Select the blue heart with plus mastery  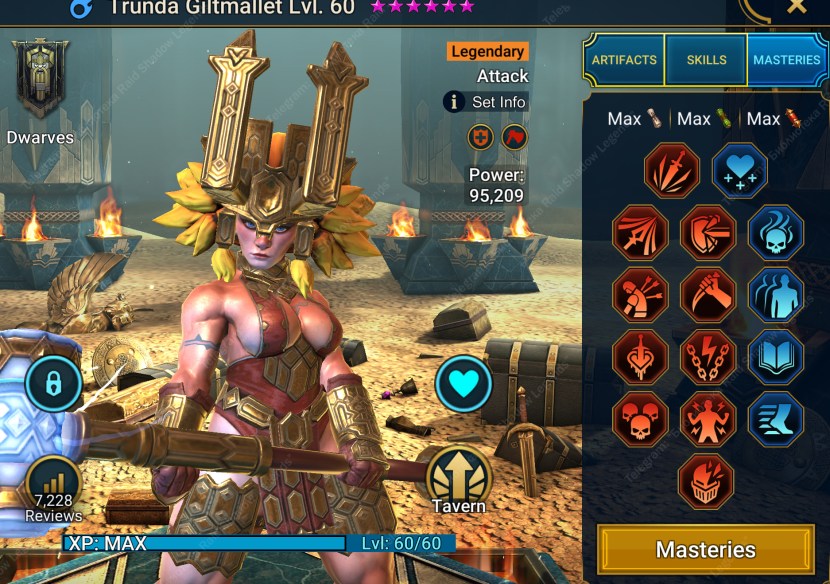click(x=739, y=170)
